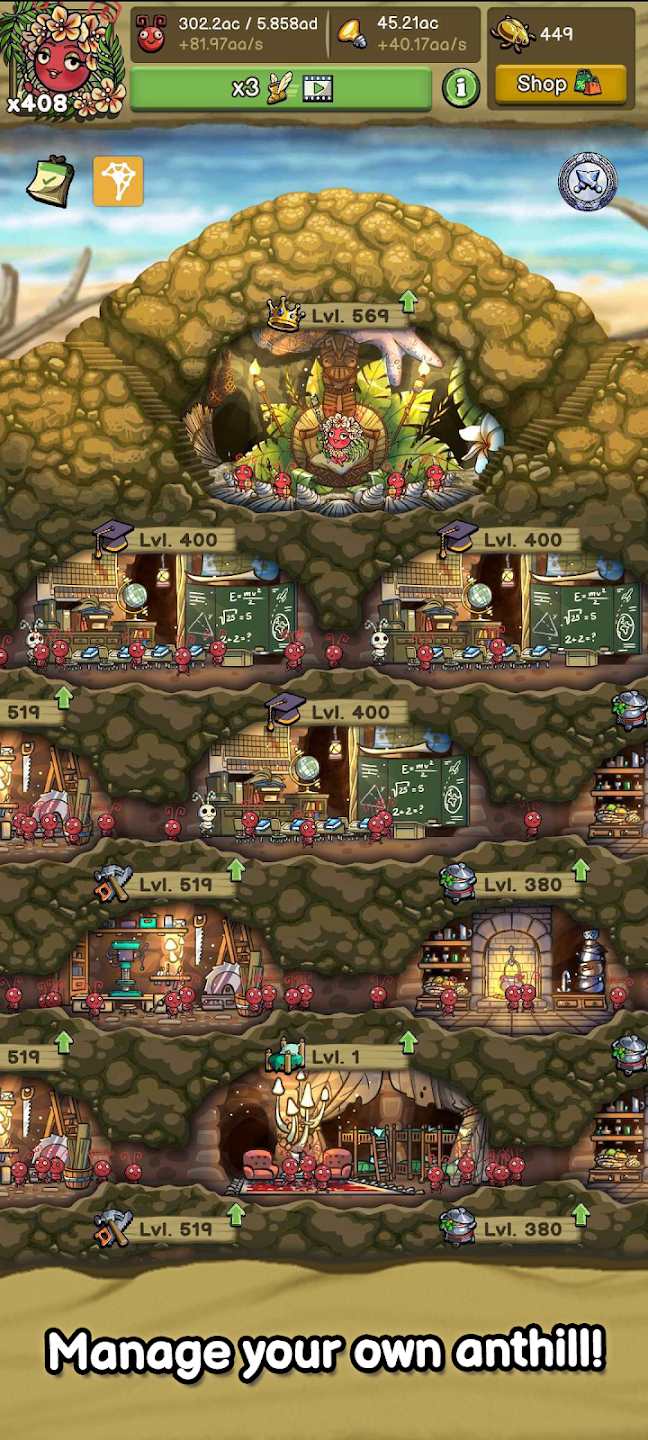Open the green info button
Screen dimensions: 648x1440
460,88
